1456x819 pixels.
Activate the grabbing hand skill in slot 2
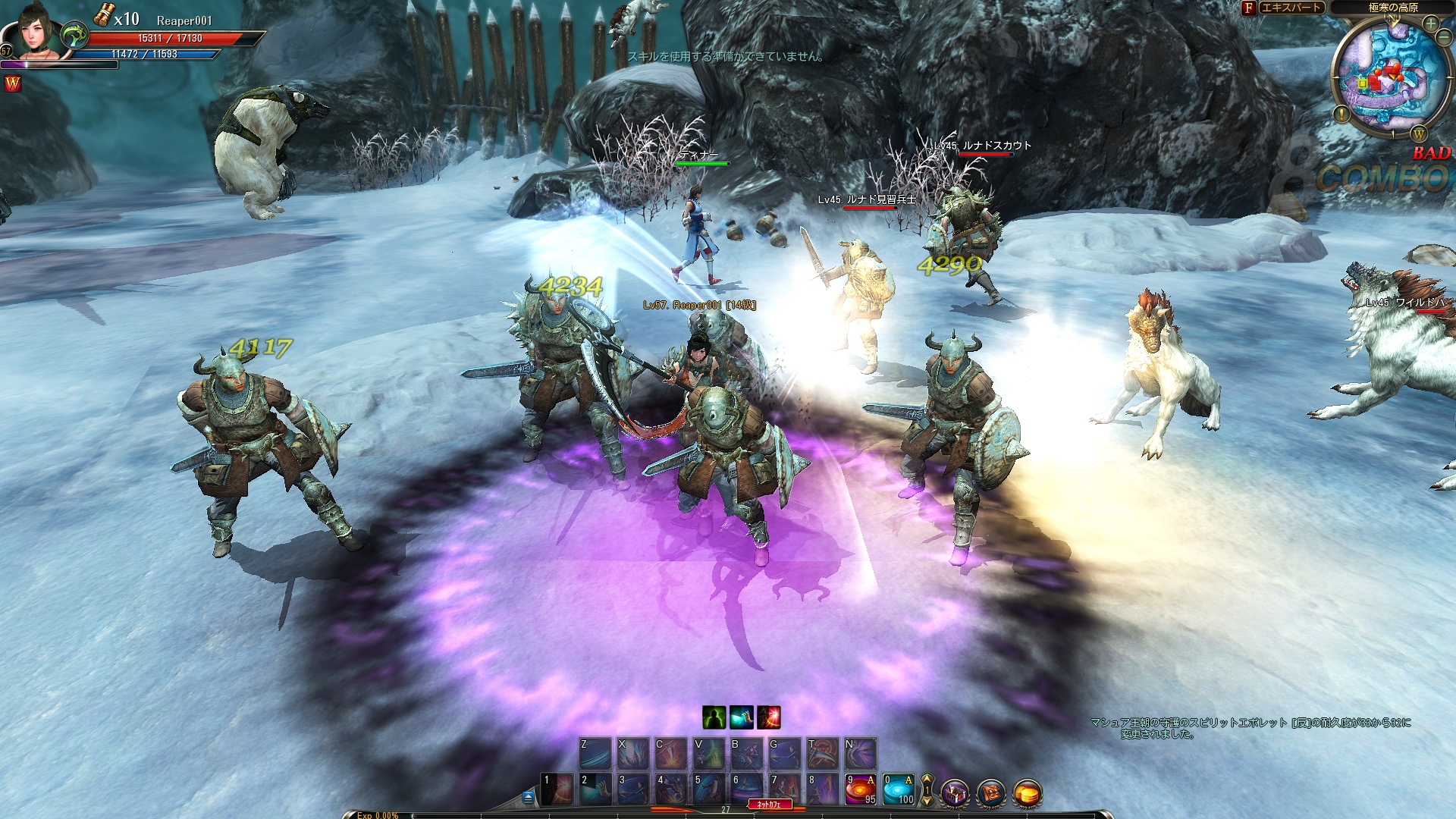point(595,789)
